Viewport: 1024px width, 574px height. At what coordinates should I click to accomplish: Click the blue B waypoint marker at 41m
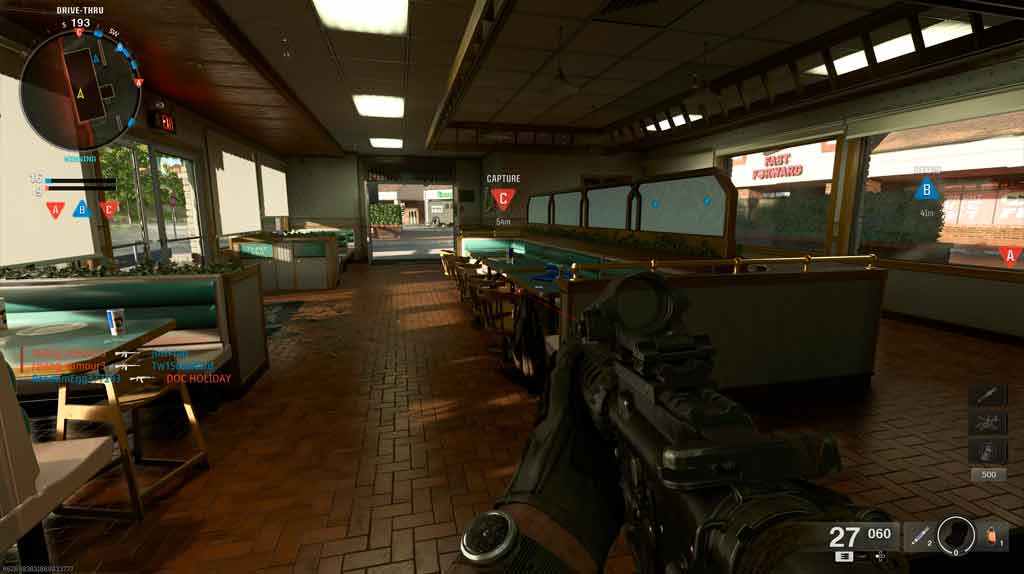(x=927, y=189)
